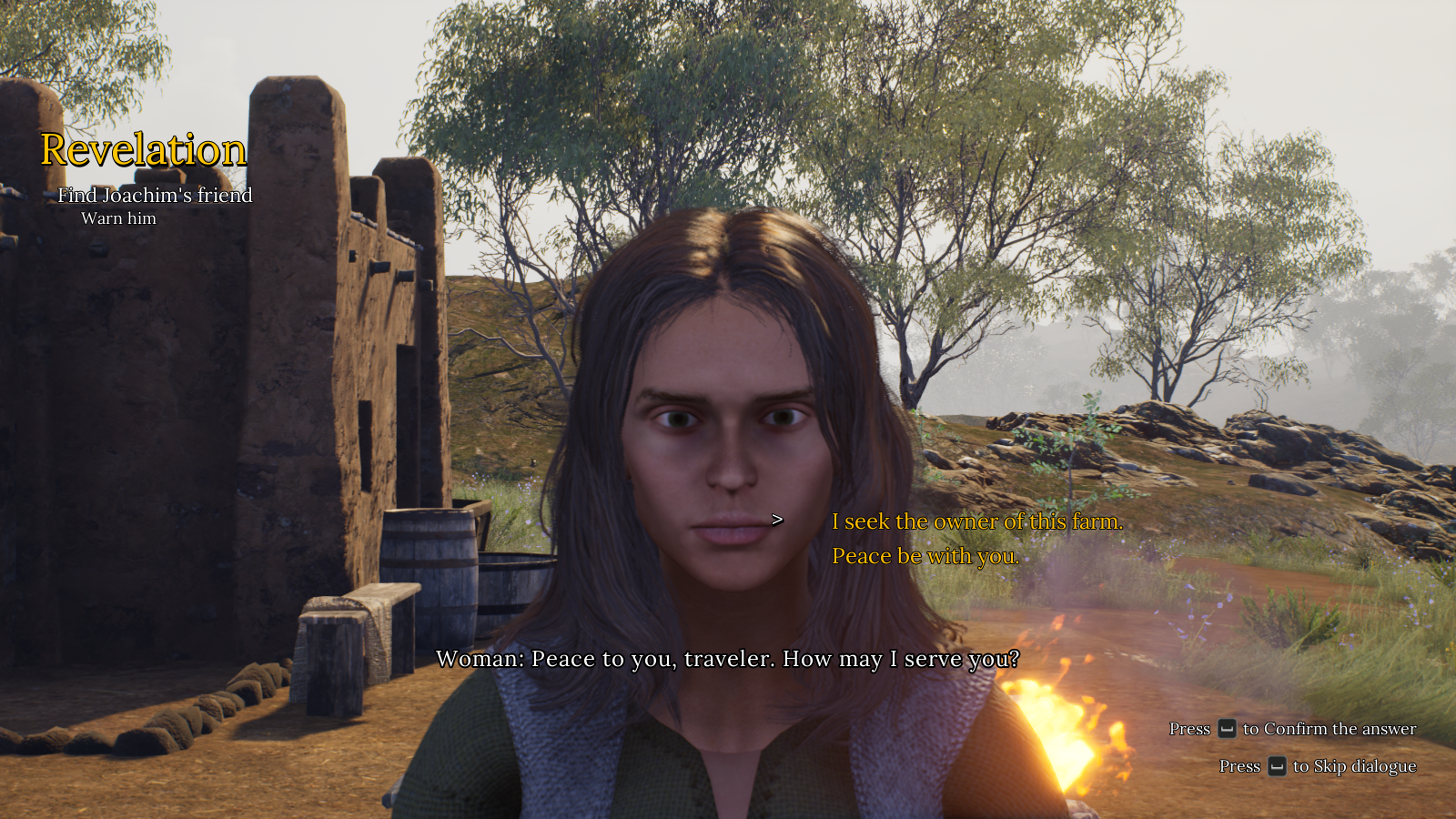The width and height of the screenshot is (1456, 819).
Task: Choose "I seek the owner of this farm."
Action: [976, 521]
